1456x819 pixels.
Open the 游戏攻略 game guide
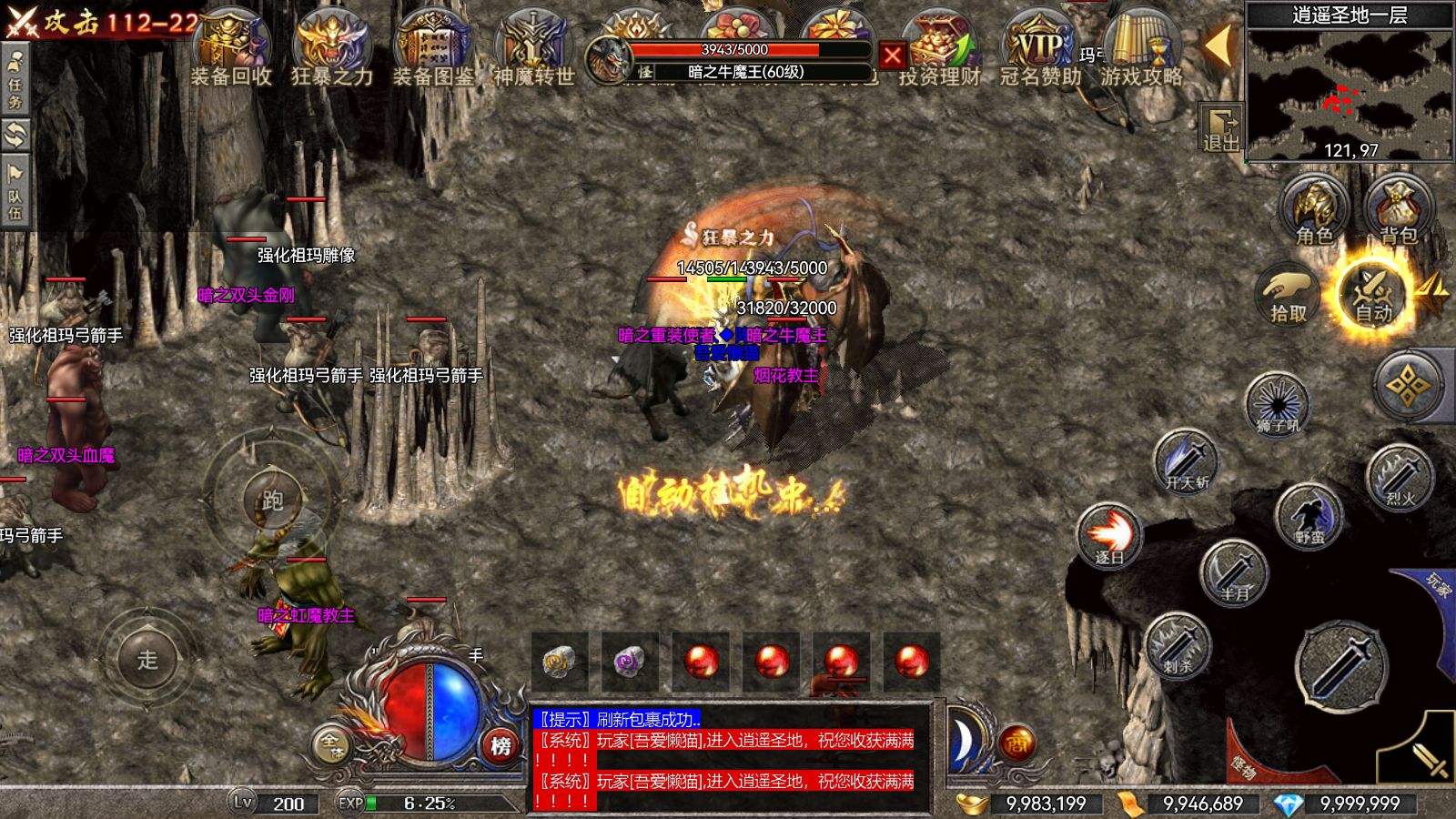pos(1141,50)
